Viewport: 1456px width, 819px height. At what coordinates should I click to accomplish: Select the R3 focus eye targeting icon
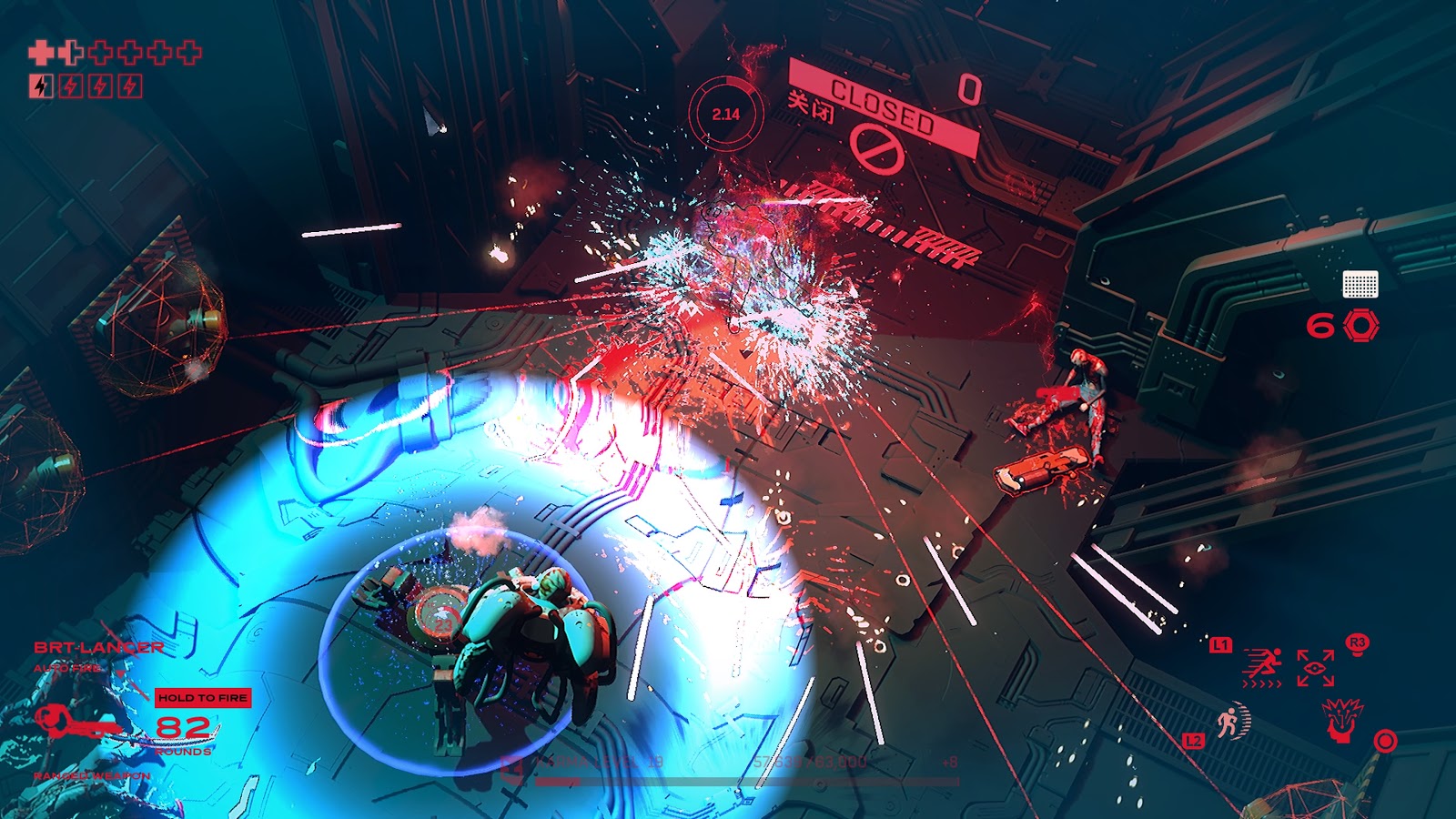pyautogui.click(x=1316, y=667)
